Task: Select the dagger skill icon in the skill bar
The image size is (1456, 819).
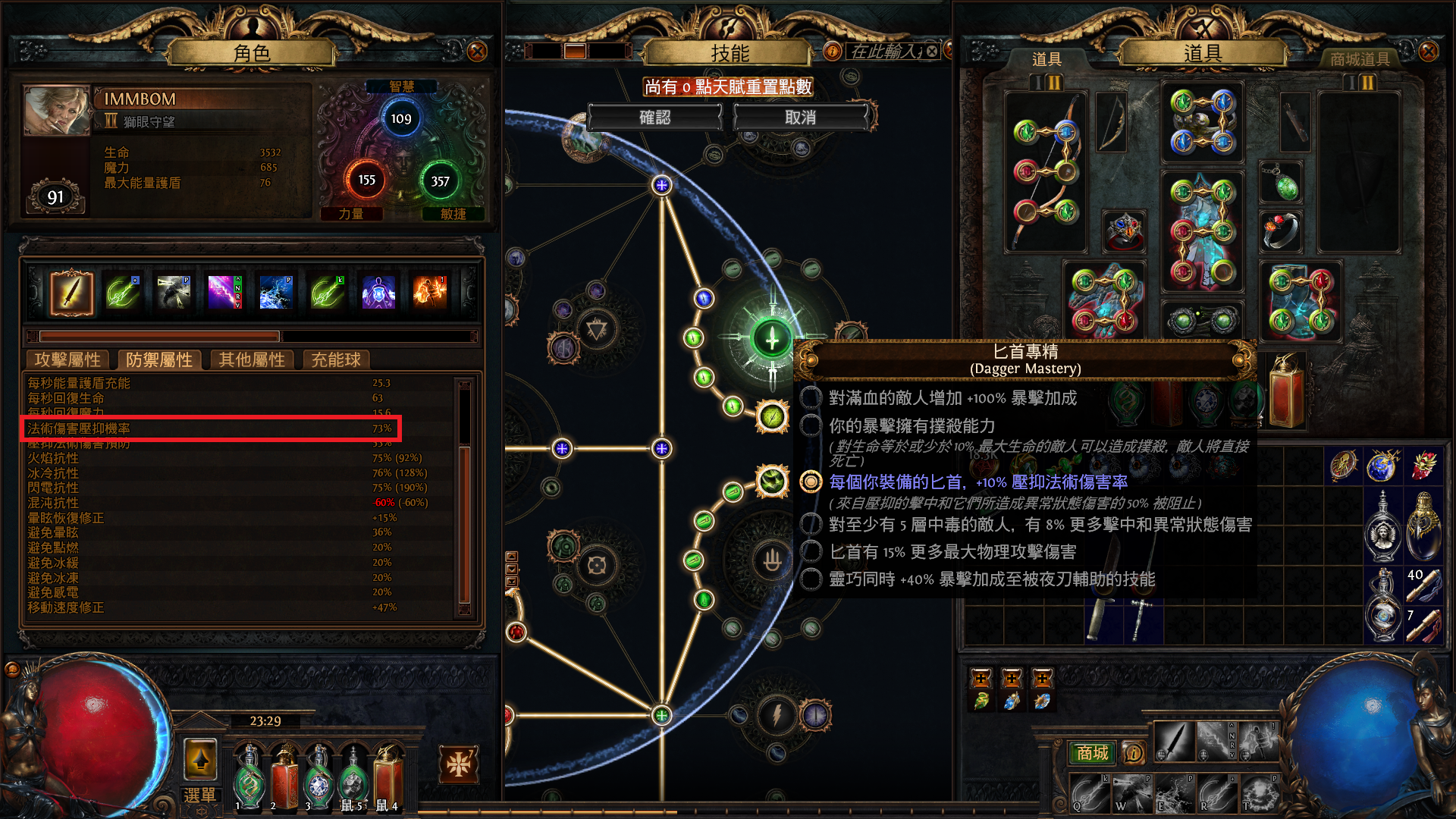Action: 72,292
